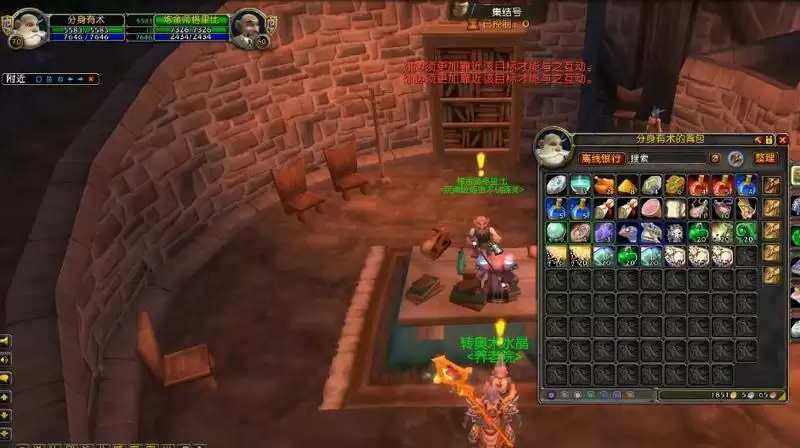Select the hearthstone in the first bag slot
800x448 pixels.
tap(555, 185)
